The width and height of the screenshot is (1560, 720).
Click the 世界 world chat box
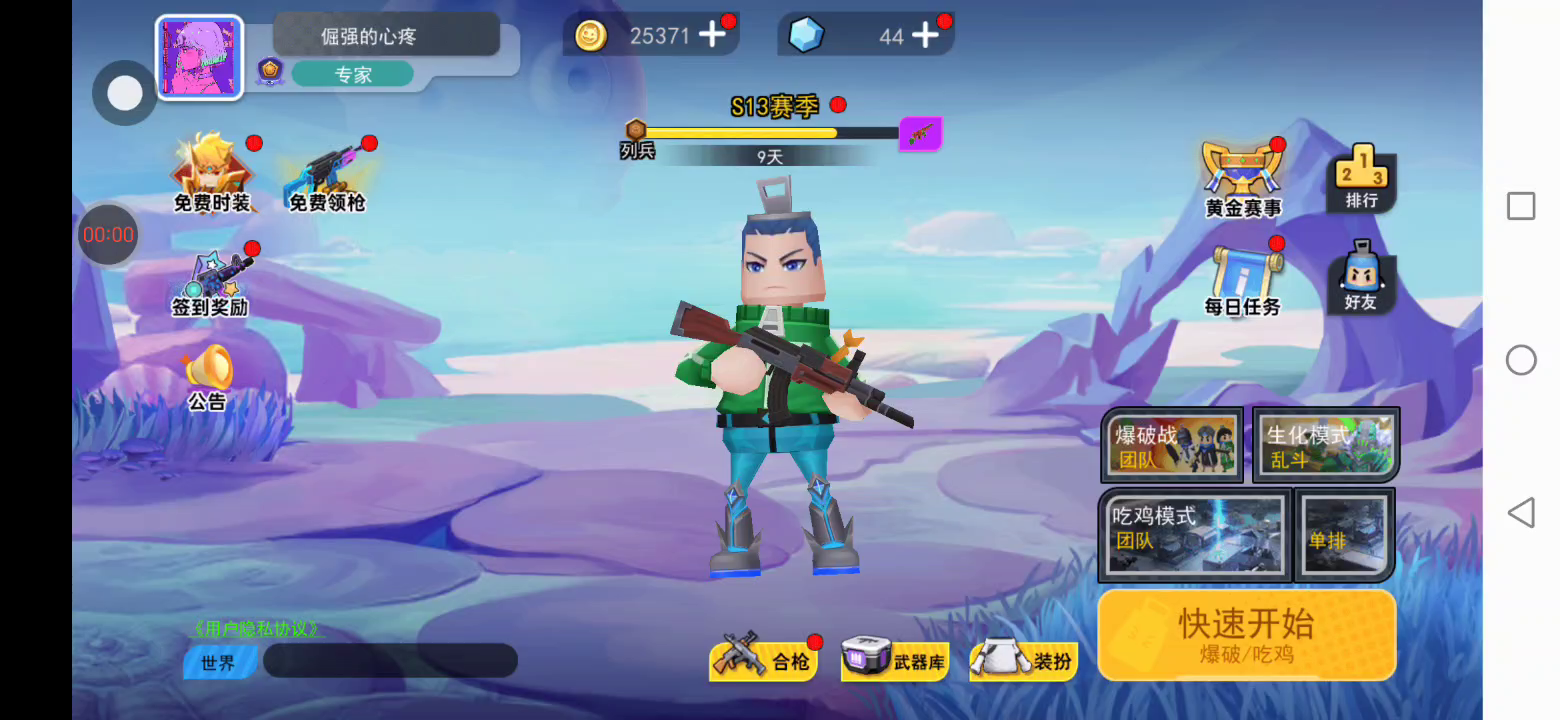(390, 661)
